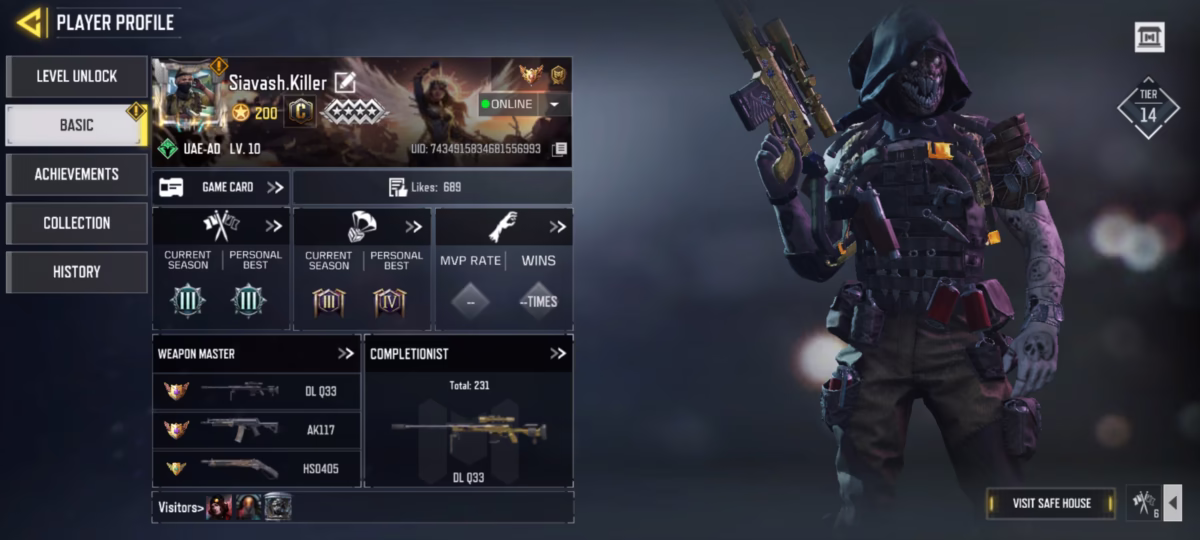The height and width of the screenshot is (540, 1200).
Task: Show the Collection tab
Action: click(77, 223)
